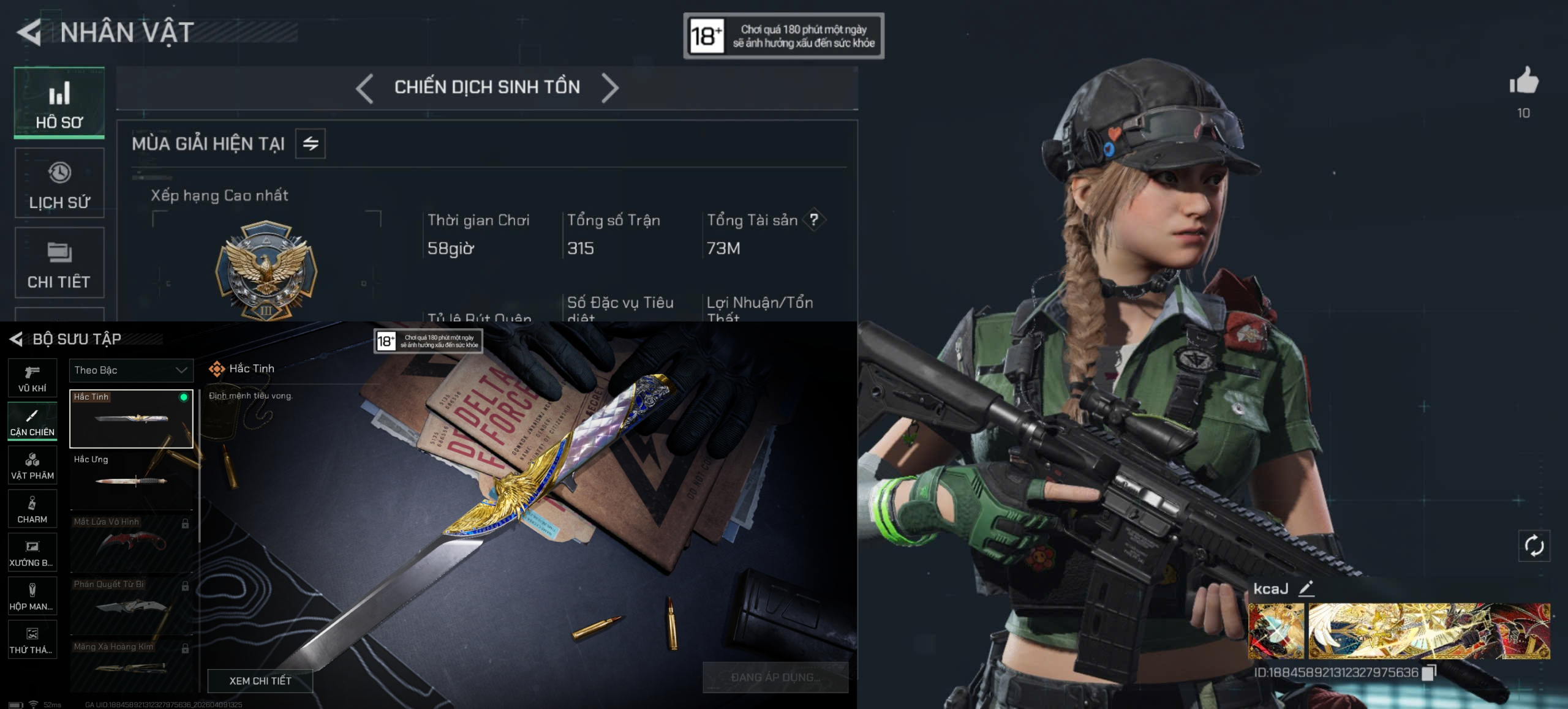Screen dimensions: 1568x709
Task: Toggle the current season swap button
Action: pos(311,144)
